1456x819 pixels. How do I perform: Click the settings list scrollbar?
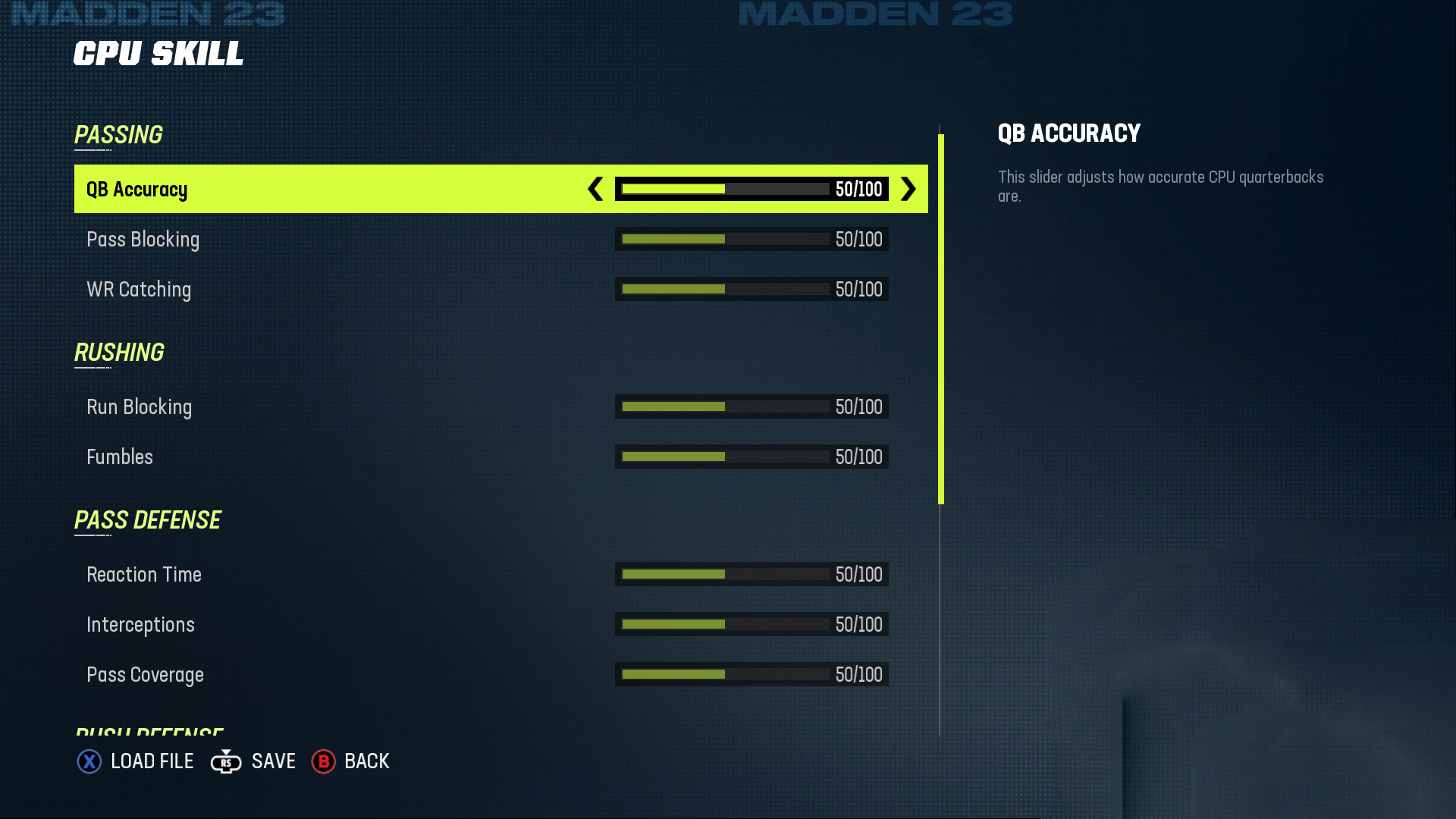[x=941, y=318]
